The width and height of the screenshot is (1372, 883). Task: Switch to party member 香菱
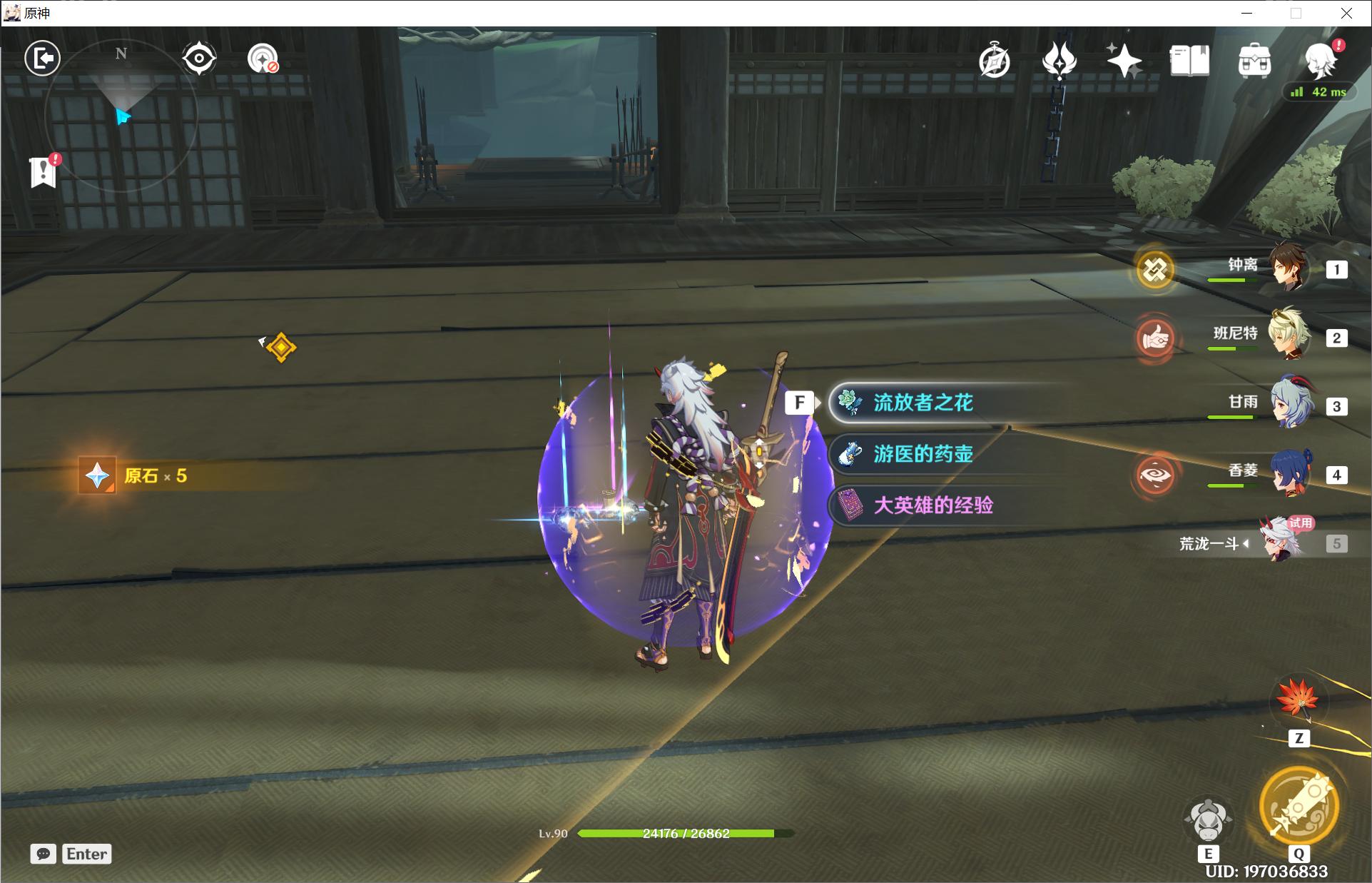[1286, 473]
